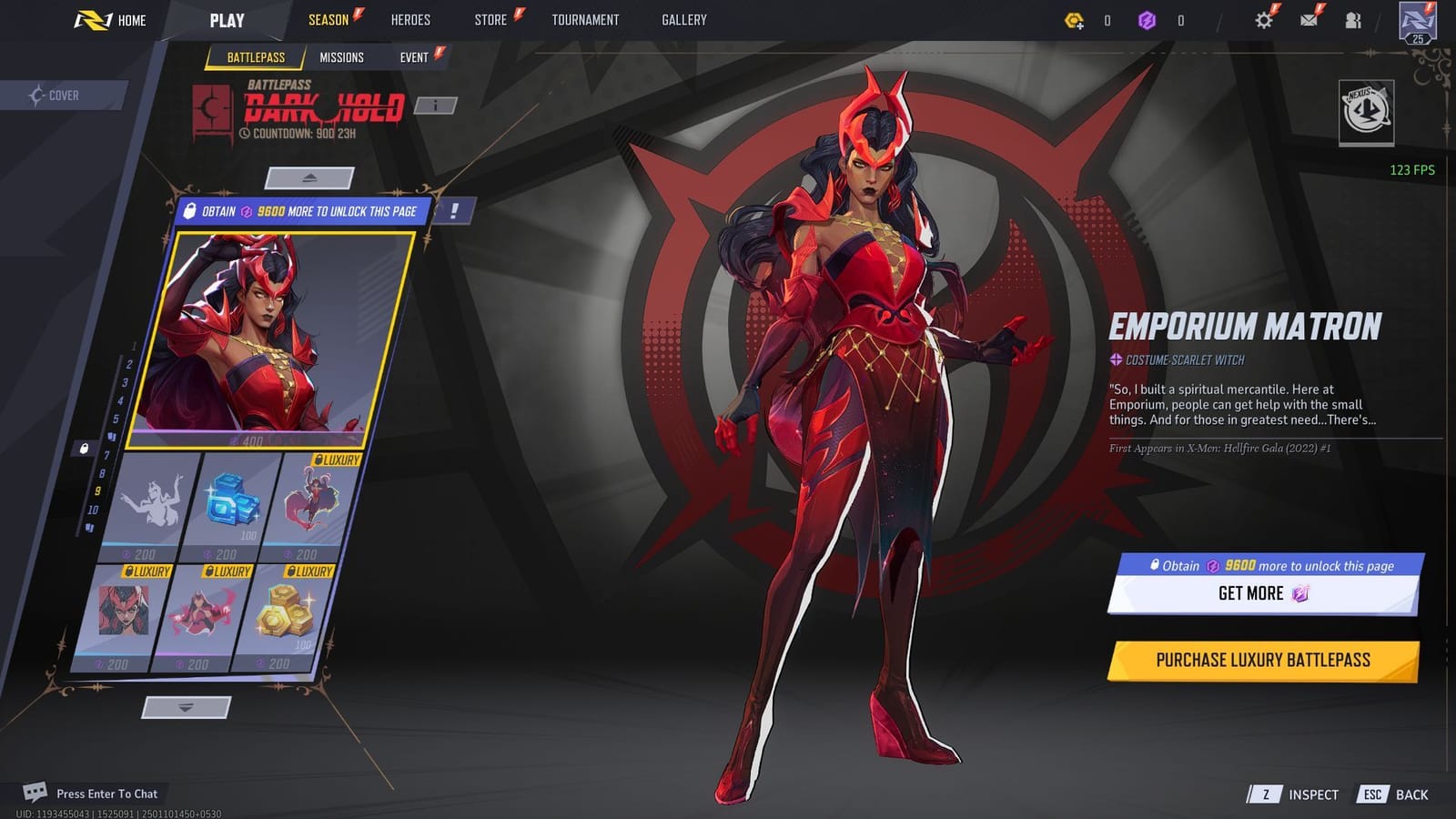Open the Tournament menu item
1456x819 pixels.
(585, 18)
